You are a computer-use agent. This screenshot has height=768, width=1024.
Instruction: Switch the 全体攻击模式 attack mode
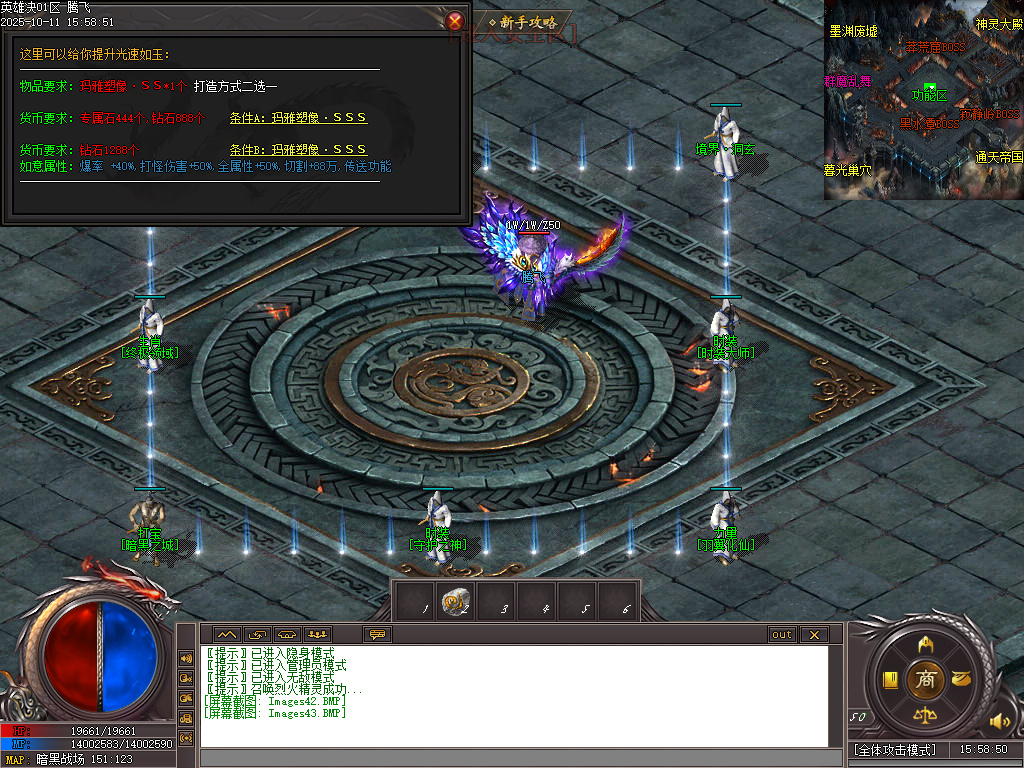tap(896, 749)
